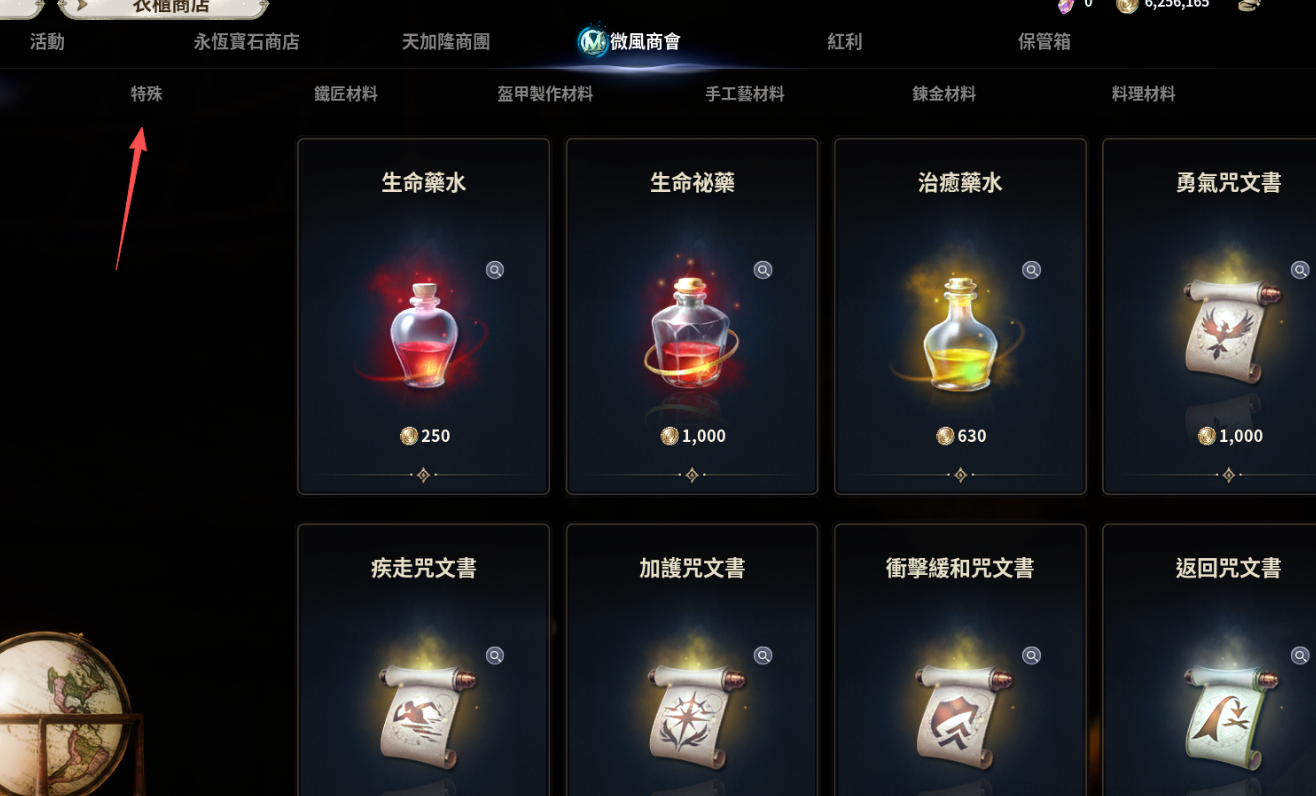Click the magnifier icon on 治癒藥水
Image resolution: width=1316 pixels, height=796 pixels.
[x=1031, y=269]
